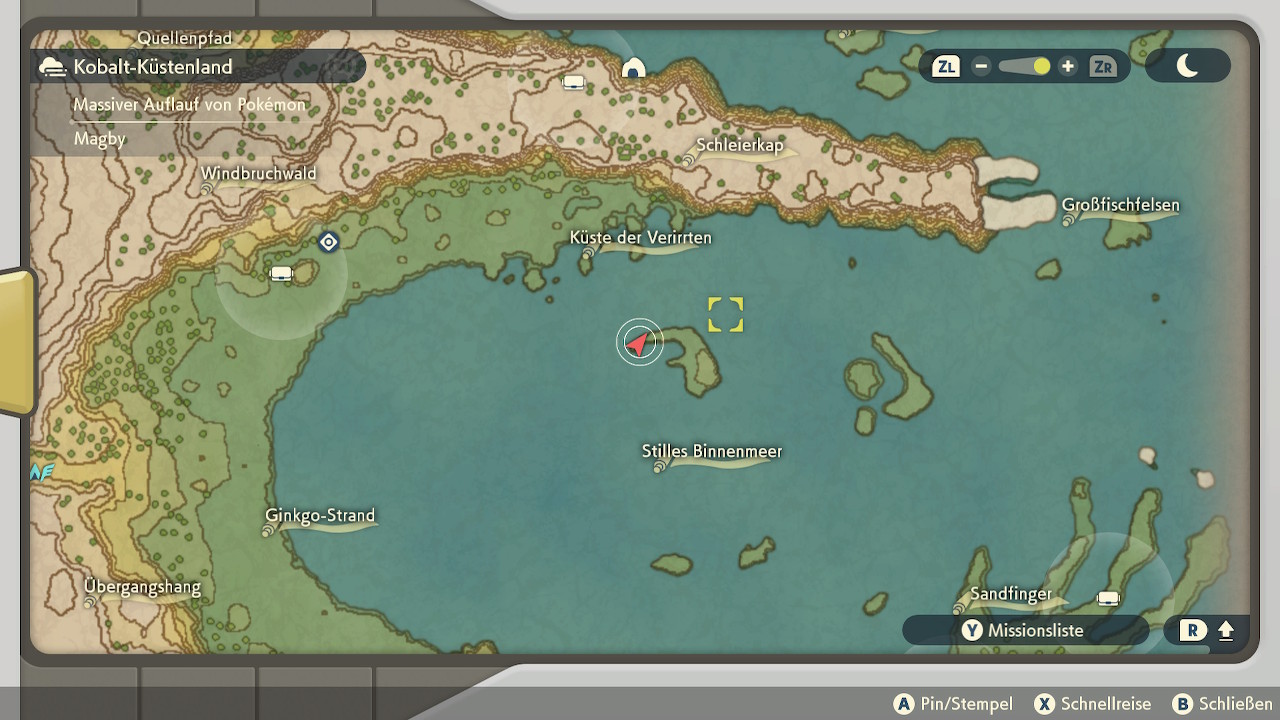Screen dimensions: 1280x720
Task: Click the zoom-in plus button
Action: coord(1068,67)
